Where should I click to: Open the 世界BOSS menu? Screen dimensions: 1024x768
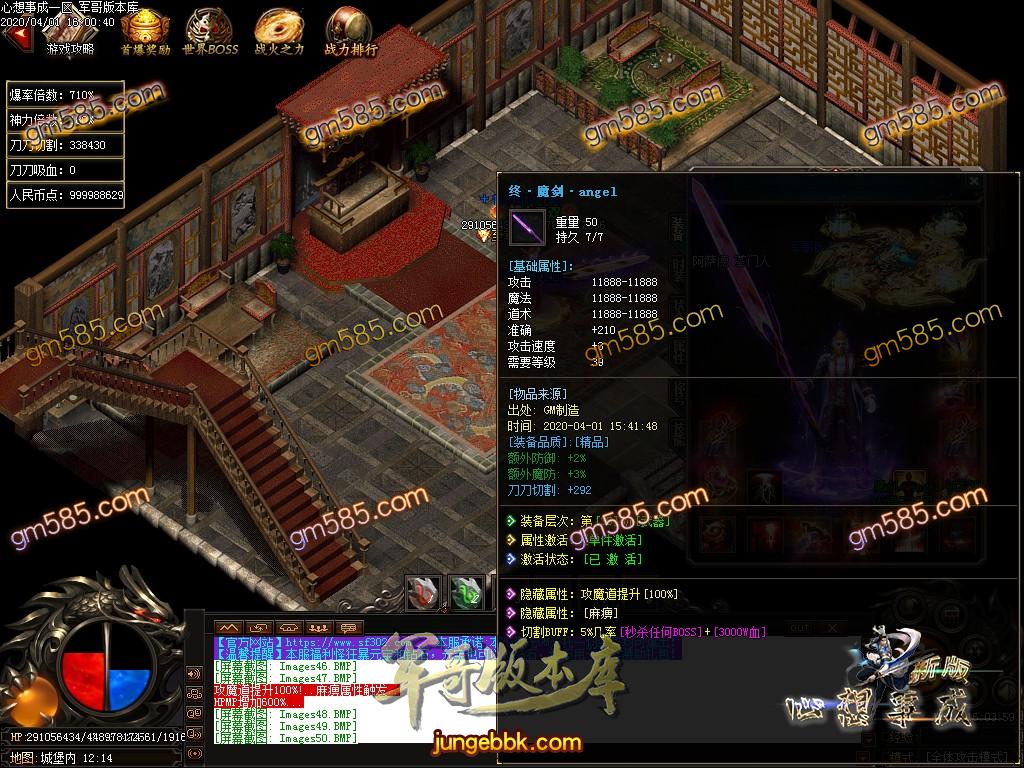211,30
